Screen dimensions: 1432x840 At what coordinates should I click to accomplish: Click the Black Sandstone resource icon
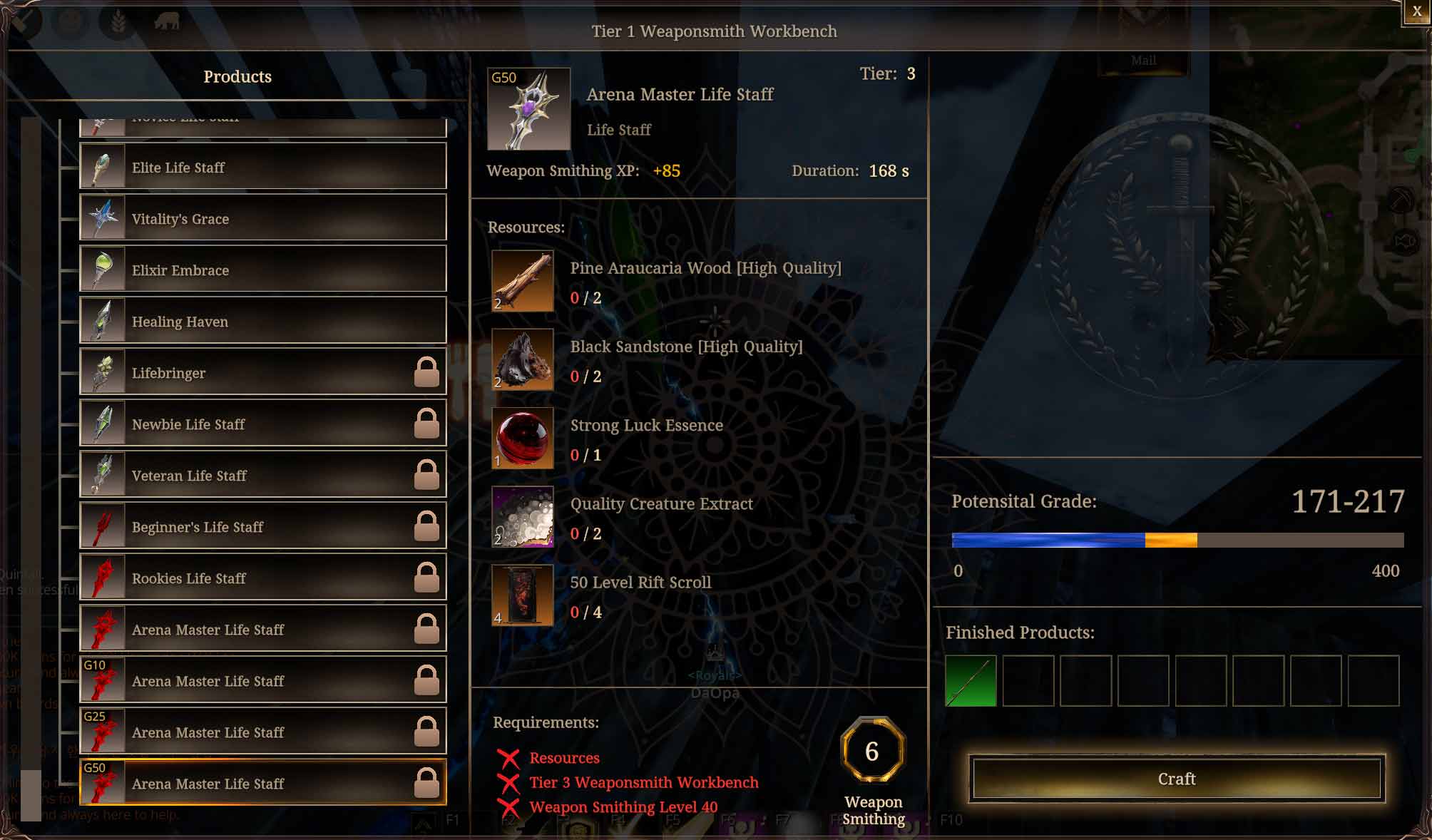coord(522,360)
